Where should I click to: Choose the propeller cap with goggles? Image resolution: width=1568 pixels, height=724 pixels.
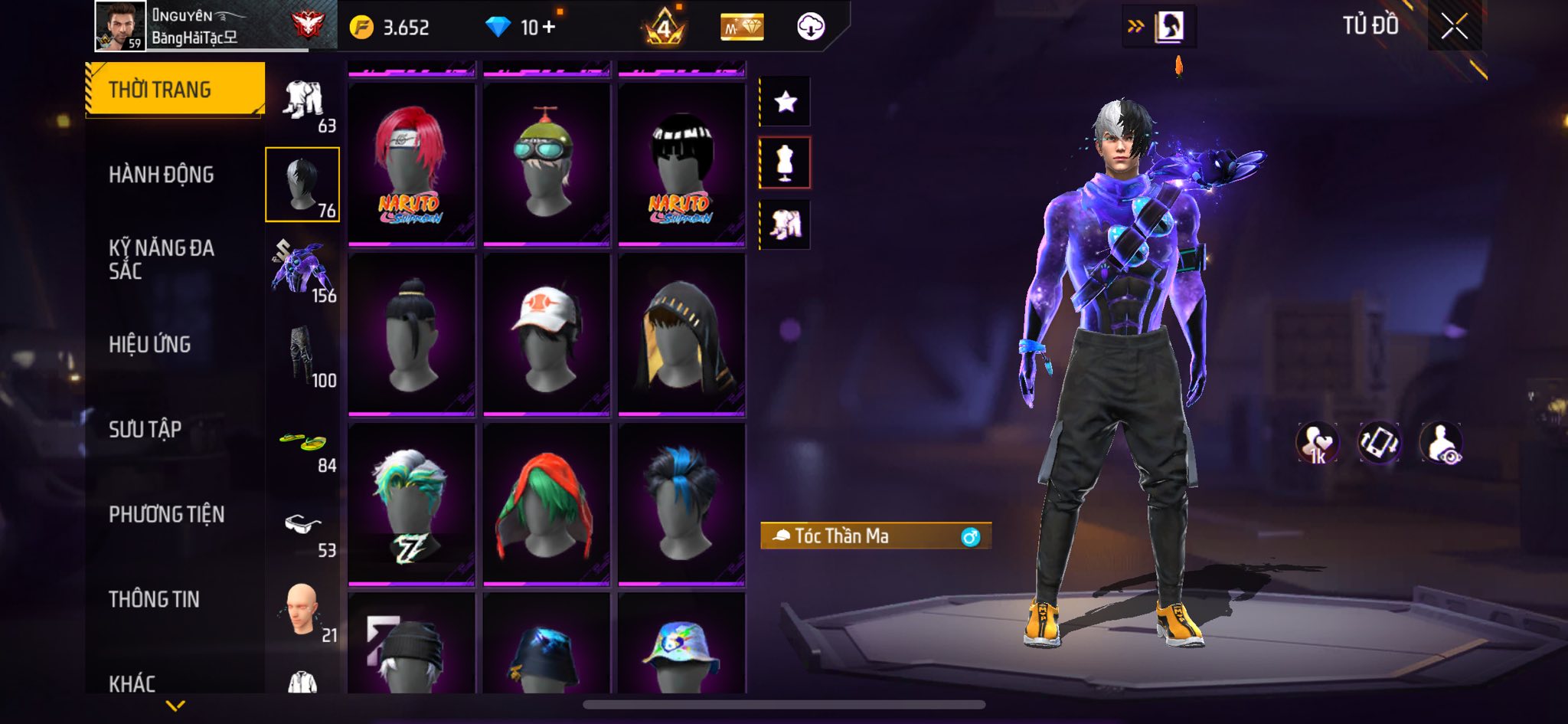tap(547, 165)
